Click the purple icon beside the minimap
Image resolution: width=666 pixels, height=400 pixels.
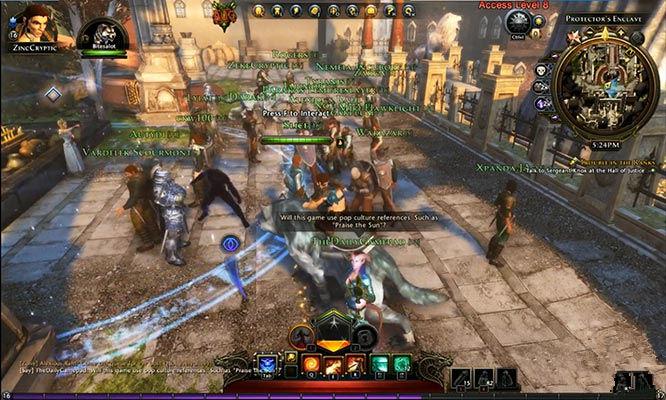540,103
